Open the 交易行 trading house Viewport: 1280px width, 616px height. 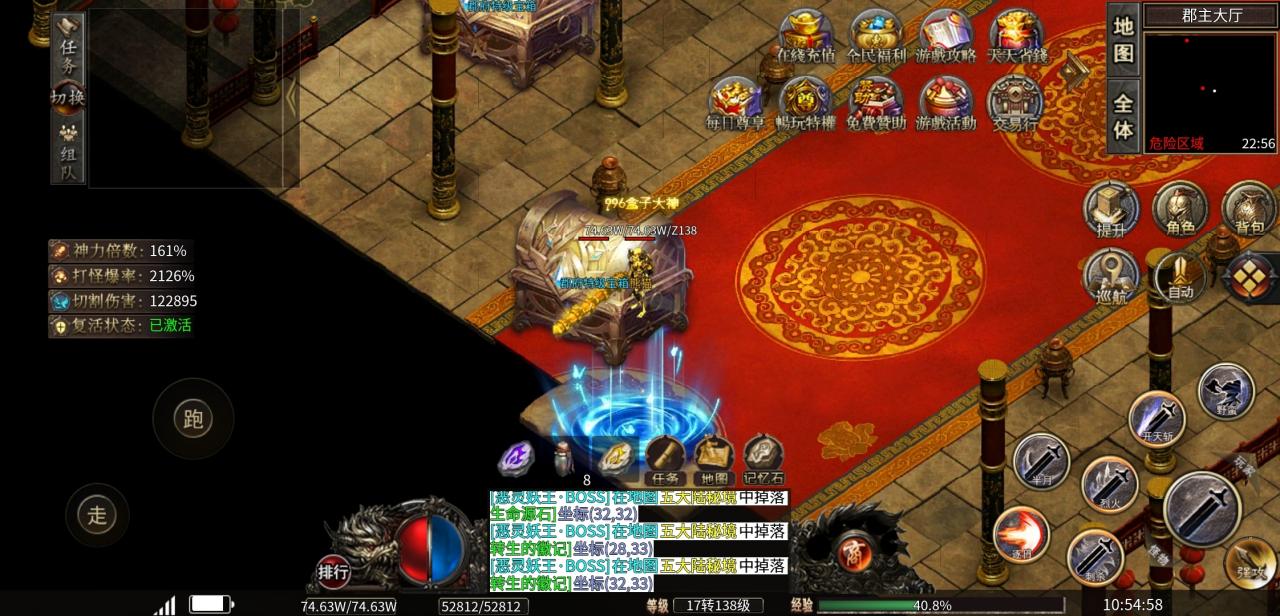pyautogui.click(x=1015, y=103)
